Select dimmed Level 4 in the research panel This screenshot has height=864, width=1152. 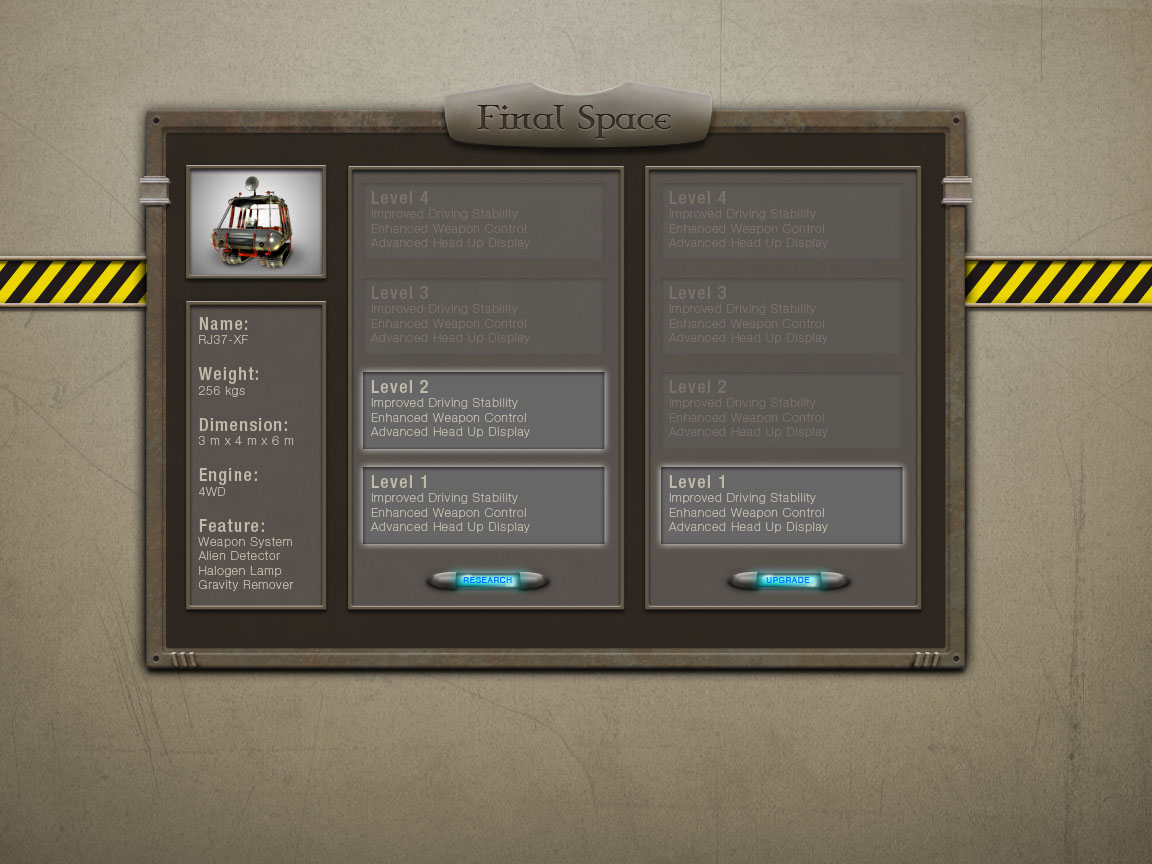click(484, 221)
